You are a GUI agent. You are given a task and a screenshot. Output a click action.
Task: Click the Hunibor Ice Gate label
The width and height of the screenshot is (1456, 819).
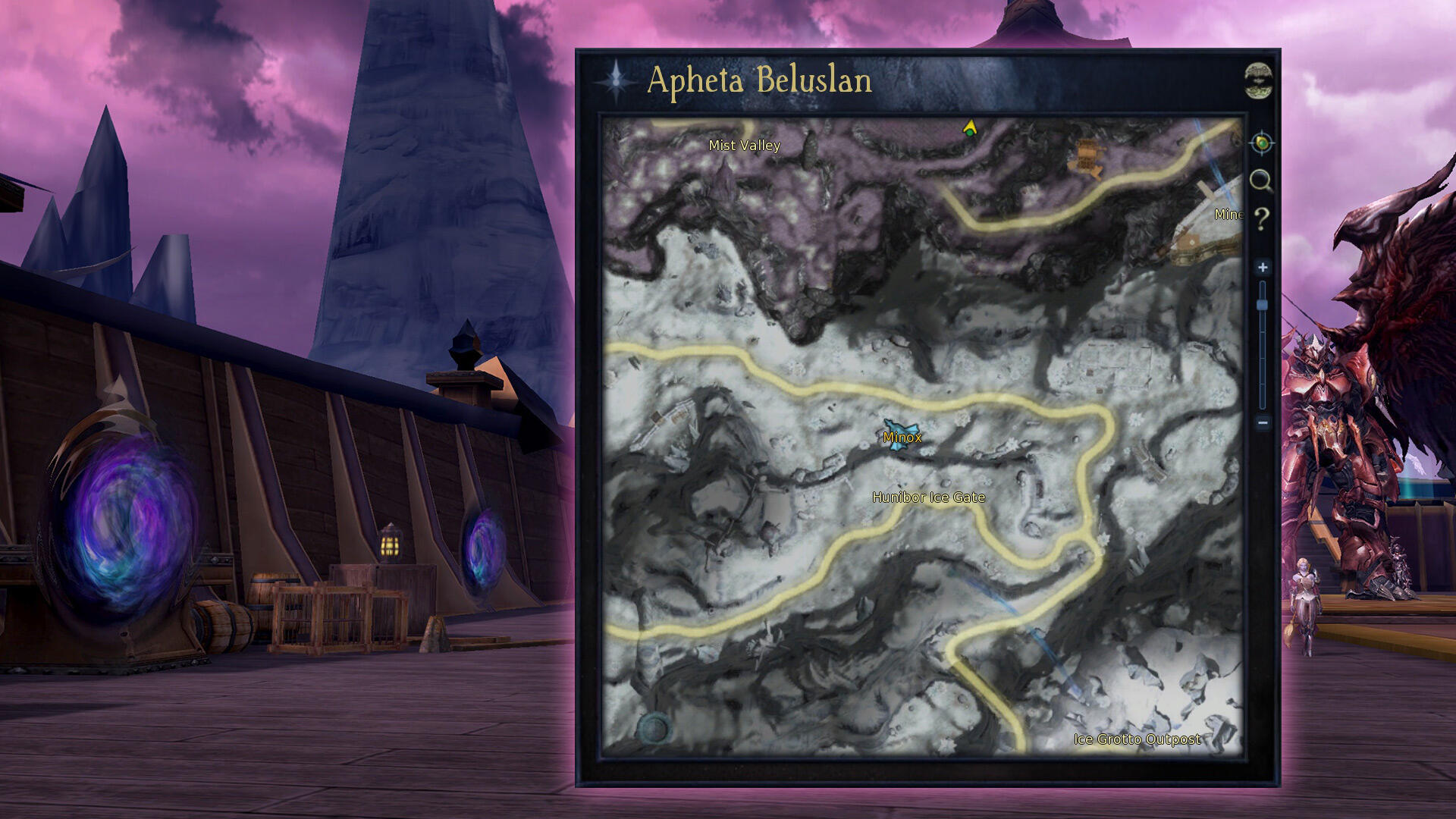(x=928, y=497)
